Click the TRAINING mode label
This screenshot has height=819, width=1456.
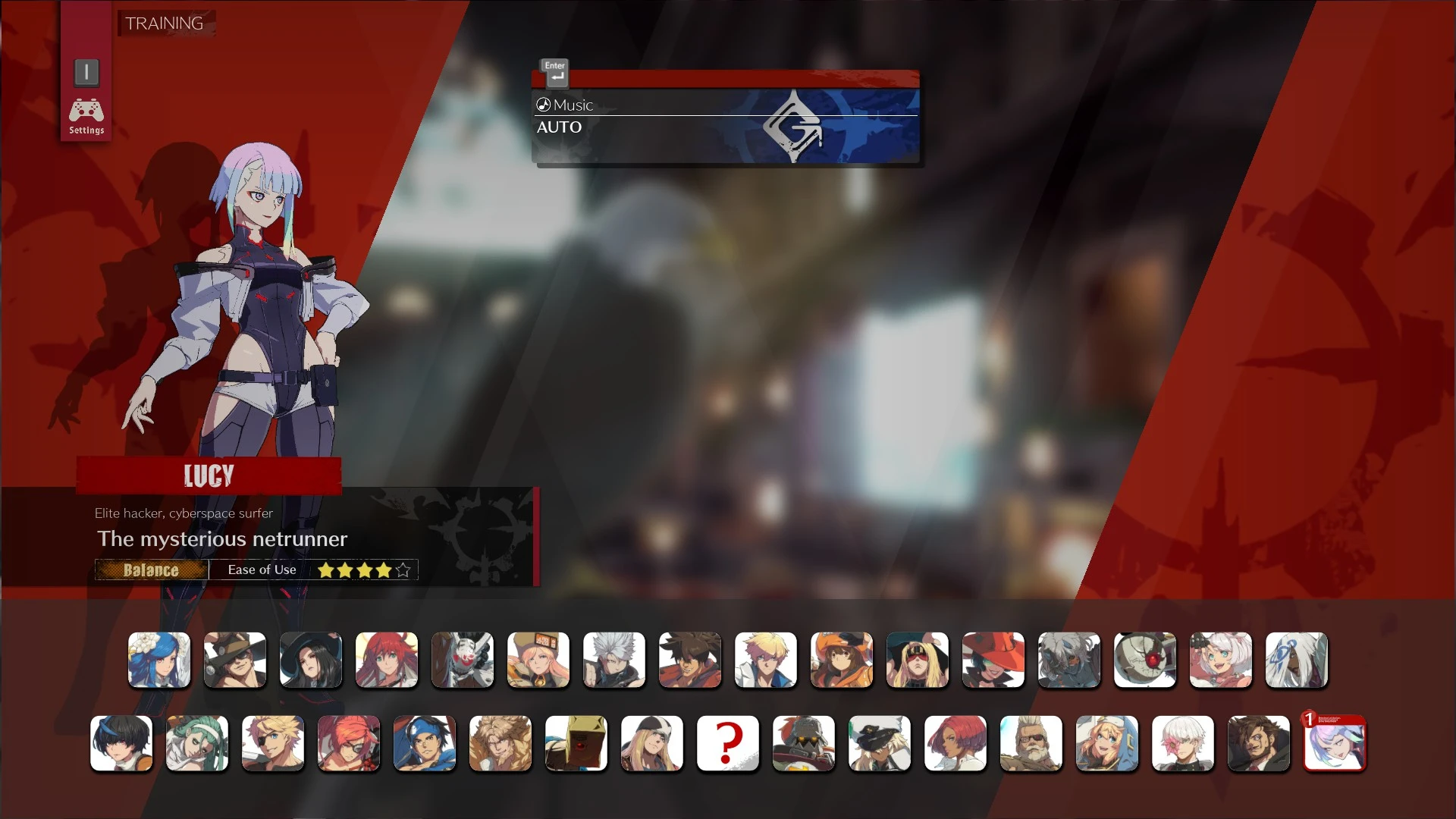pyautogui.click(x=164, y=24)
